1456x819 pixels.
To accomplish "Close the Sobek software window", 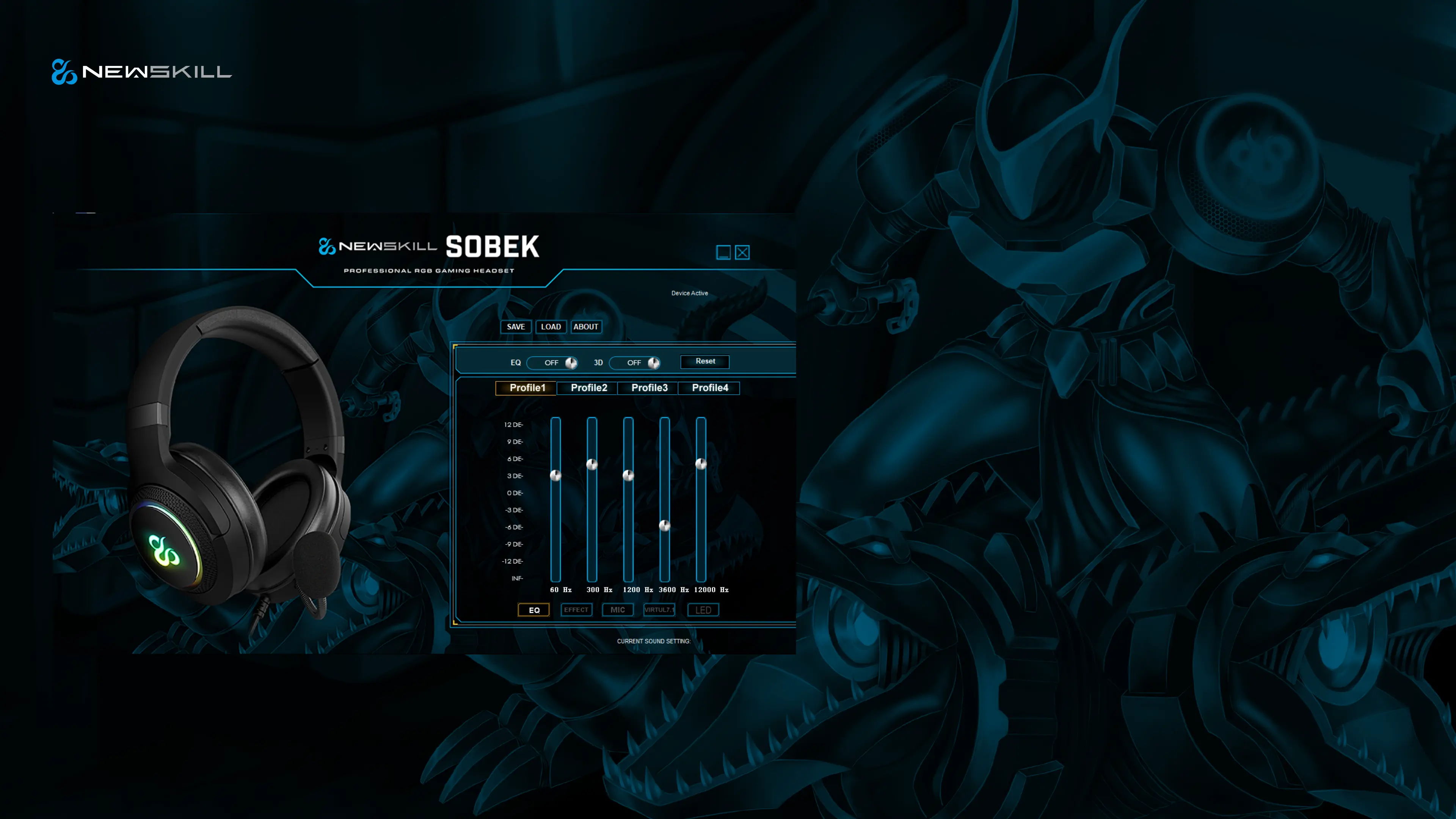I will point(742,253).
